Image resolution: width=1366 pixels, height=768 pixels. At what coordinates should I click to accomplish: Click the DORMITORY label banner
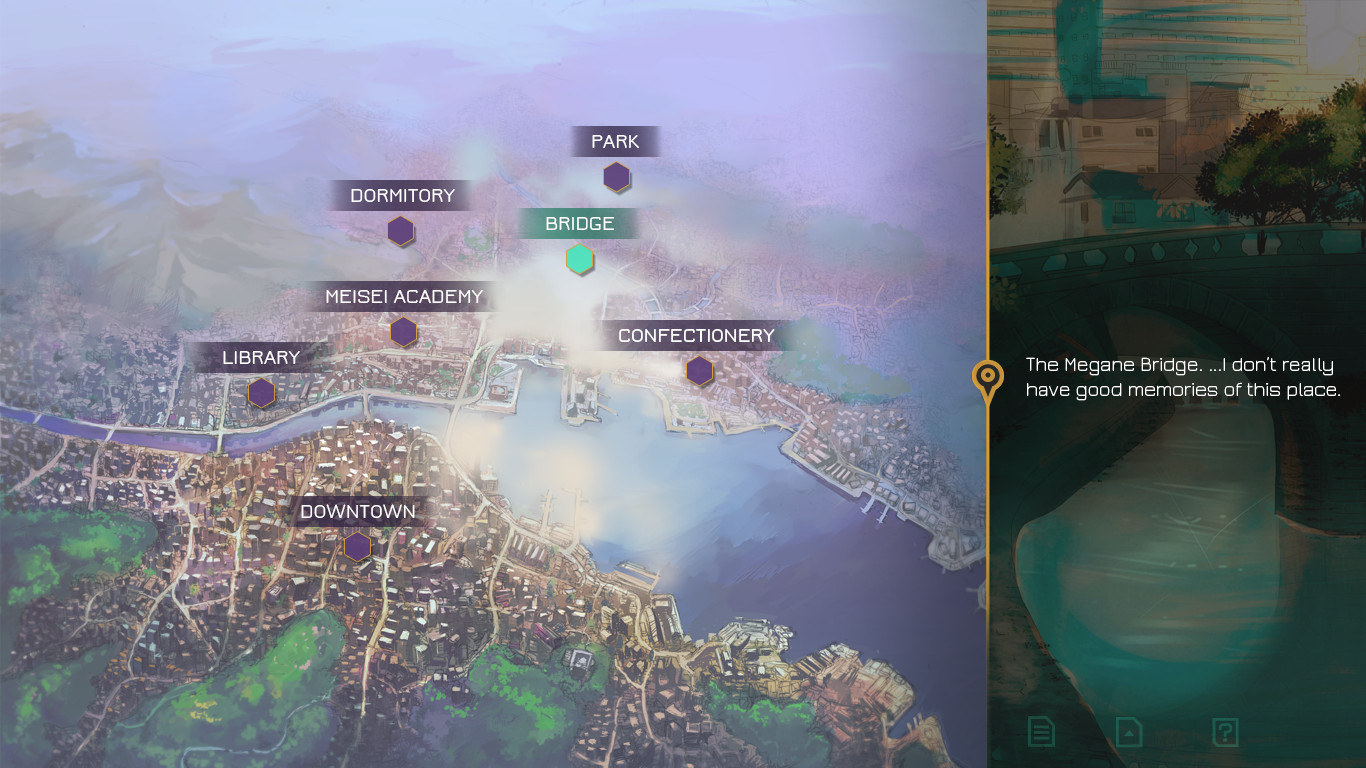[402, 195]
